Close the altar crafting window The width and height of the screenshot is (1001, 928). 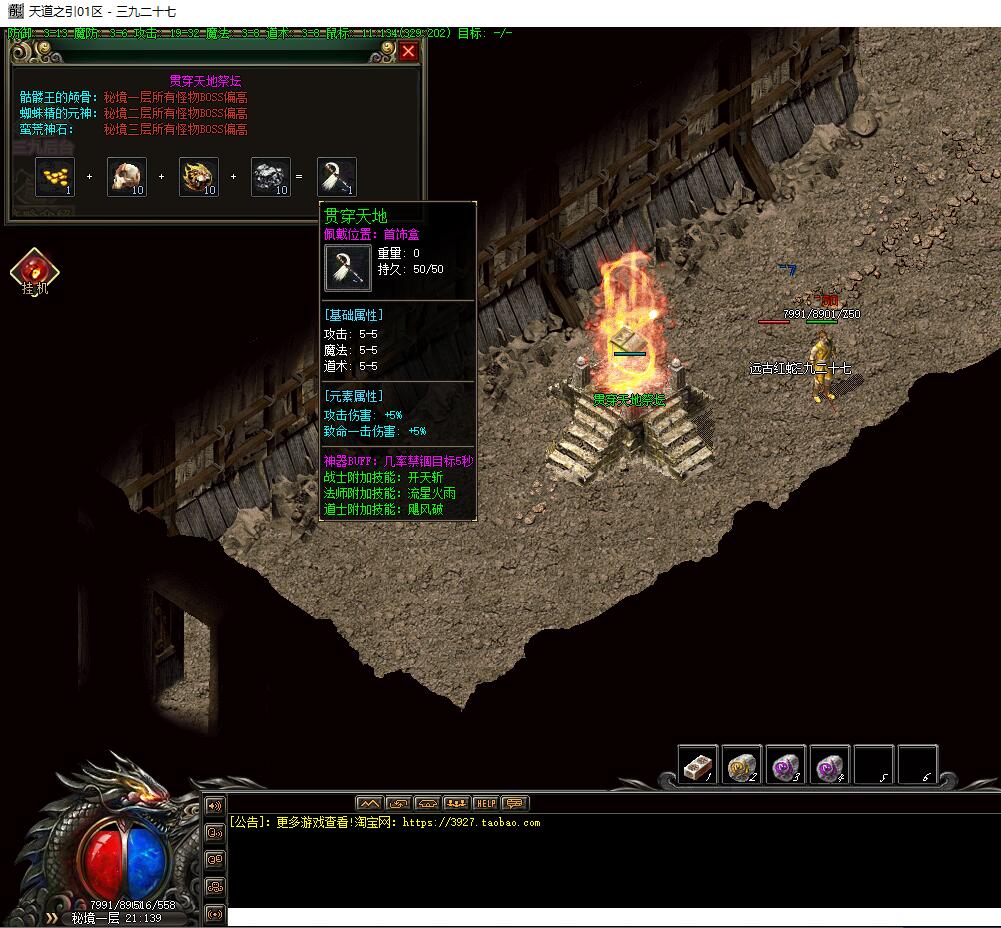408,51
